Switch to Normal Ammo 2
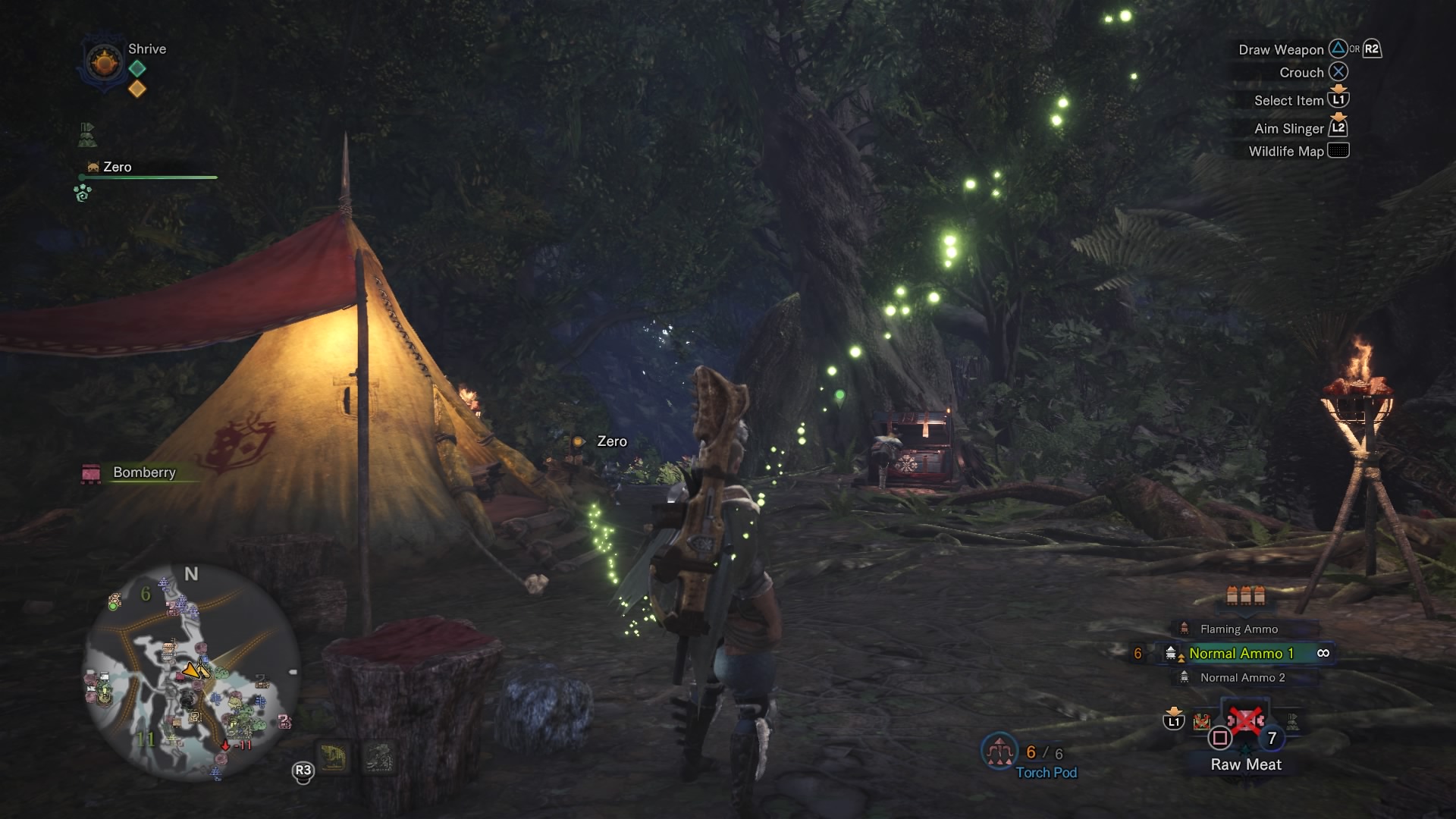1456x819 pixels. [1242, 677]
